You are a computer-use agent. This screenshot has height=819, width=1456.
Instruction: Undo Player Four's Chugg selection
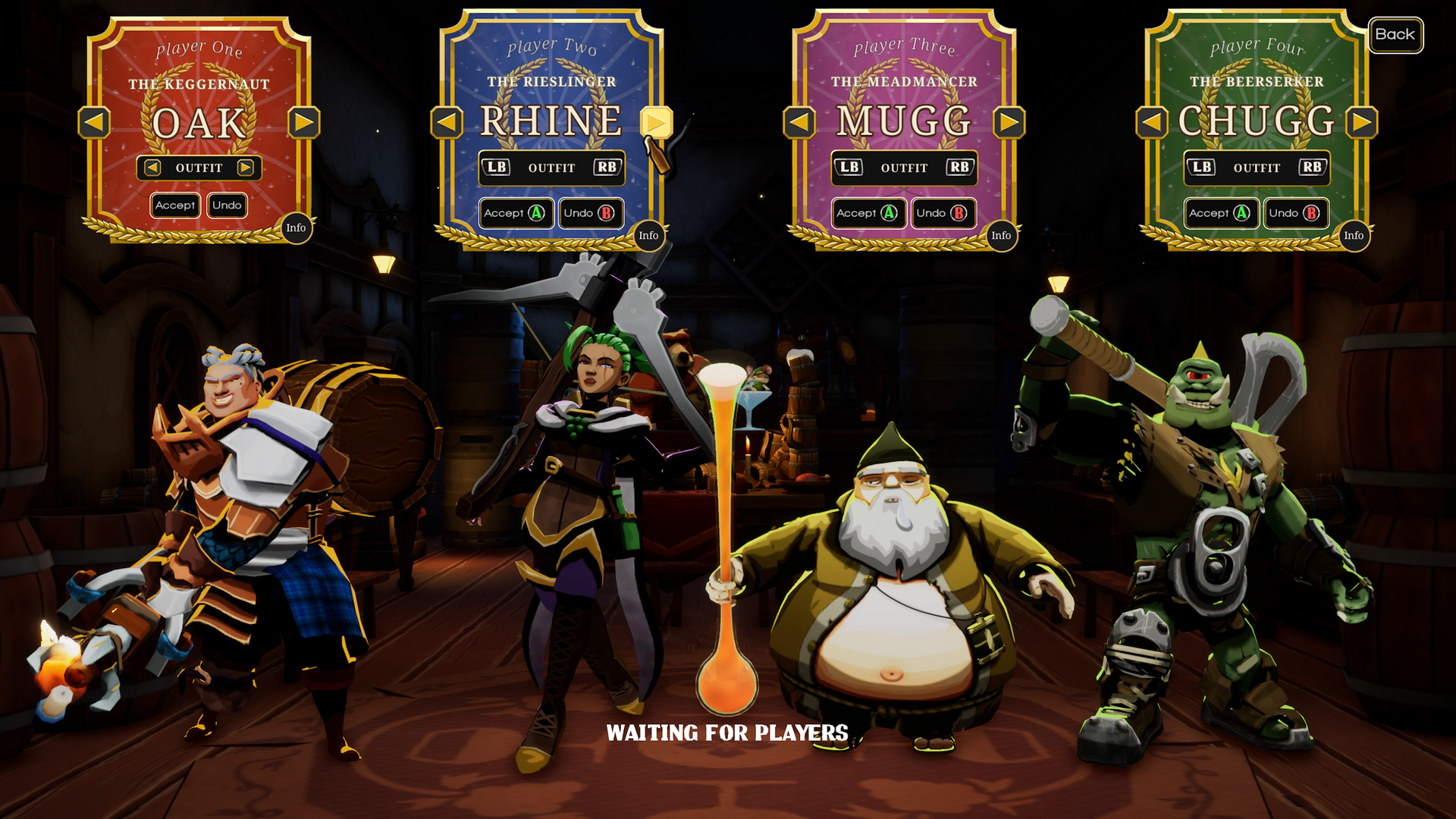pos(1295,213)
